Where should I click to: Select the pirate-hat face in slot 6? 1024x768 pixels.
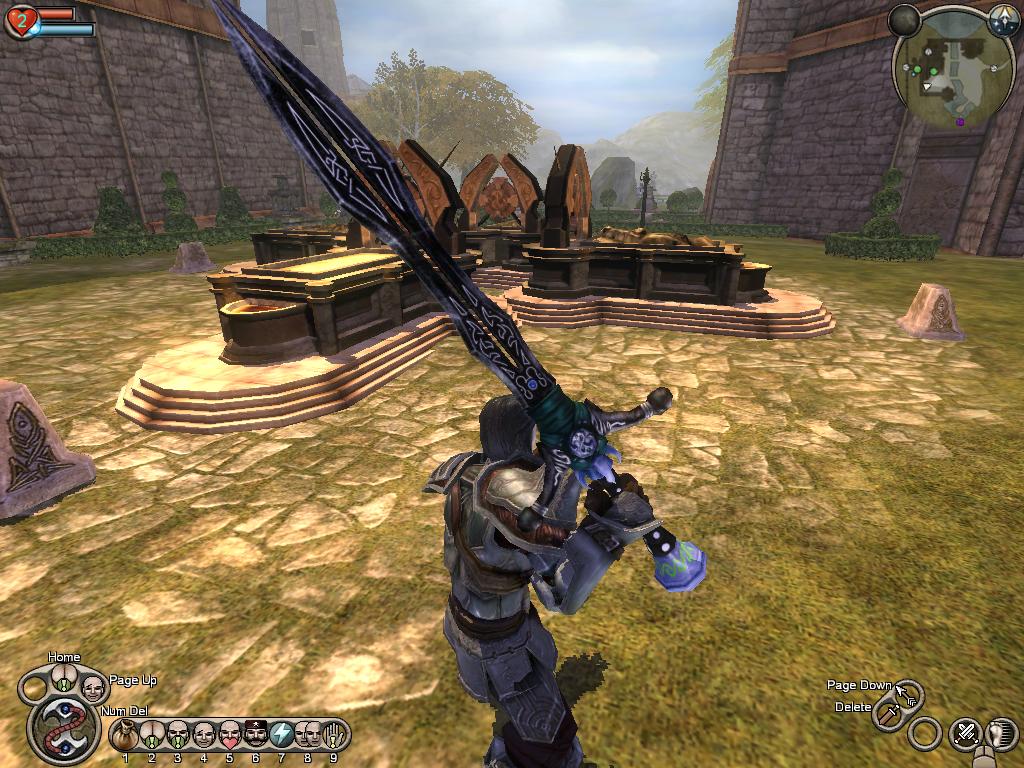256,735
